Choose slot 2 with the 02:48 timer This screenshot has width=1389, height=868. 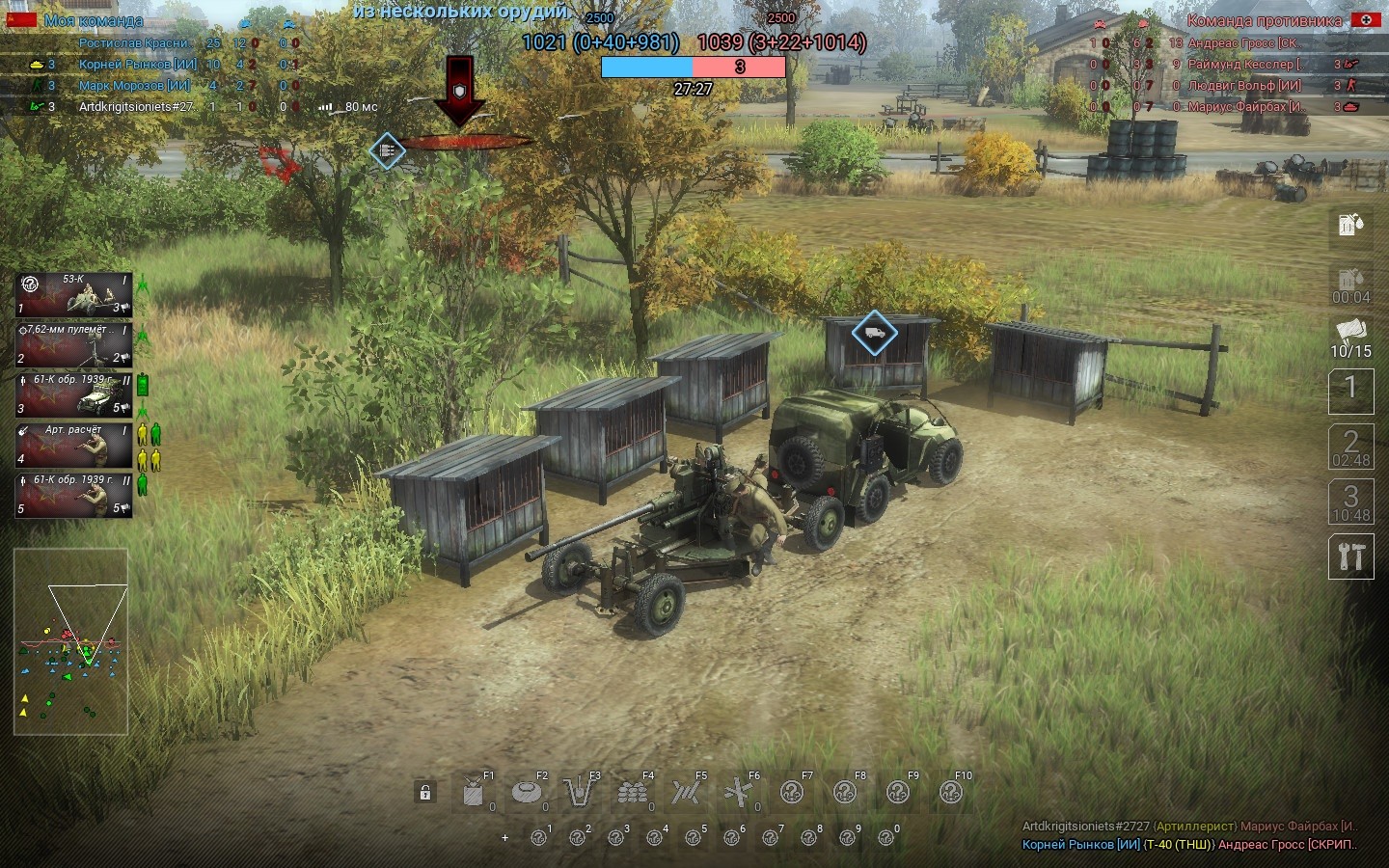pos(1350,447)
